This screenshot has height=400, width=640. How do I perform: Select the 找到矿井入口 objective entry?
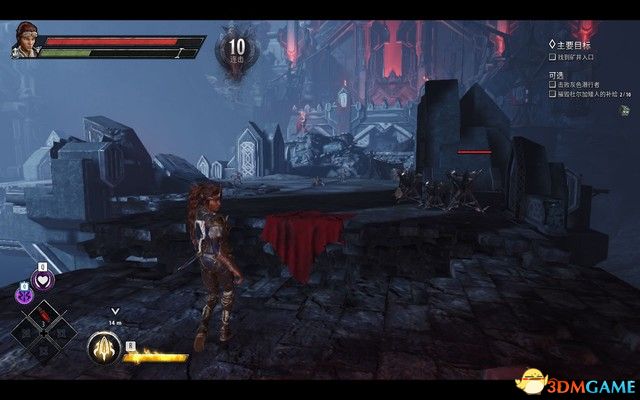574,57
